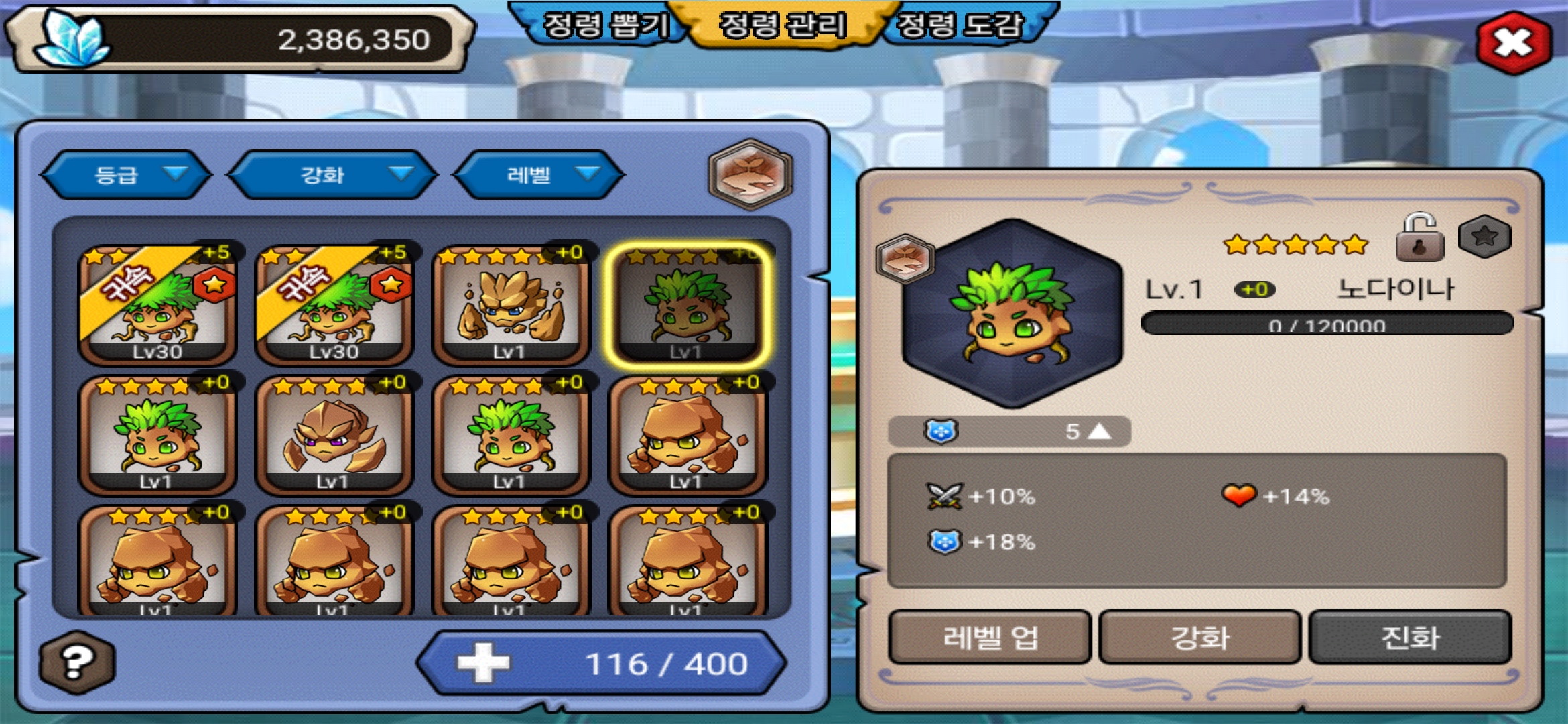Click the 진화 evolve button
Image resolution: width=1568 pixels, height=724 pixels.
[x=1410, y=637]
